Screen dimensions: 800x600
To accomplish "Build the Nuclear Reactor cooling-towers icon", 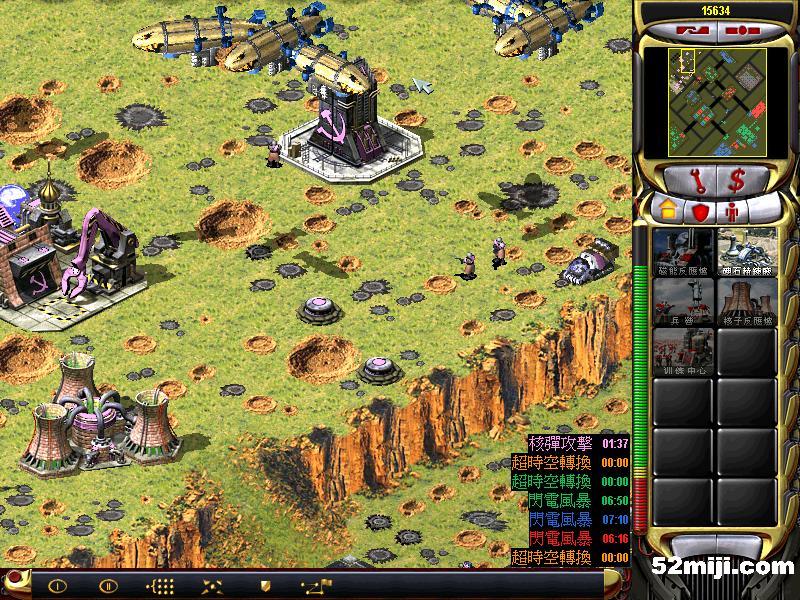I will pos(746,300).
